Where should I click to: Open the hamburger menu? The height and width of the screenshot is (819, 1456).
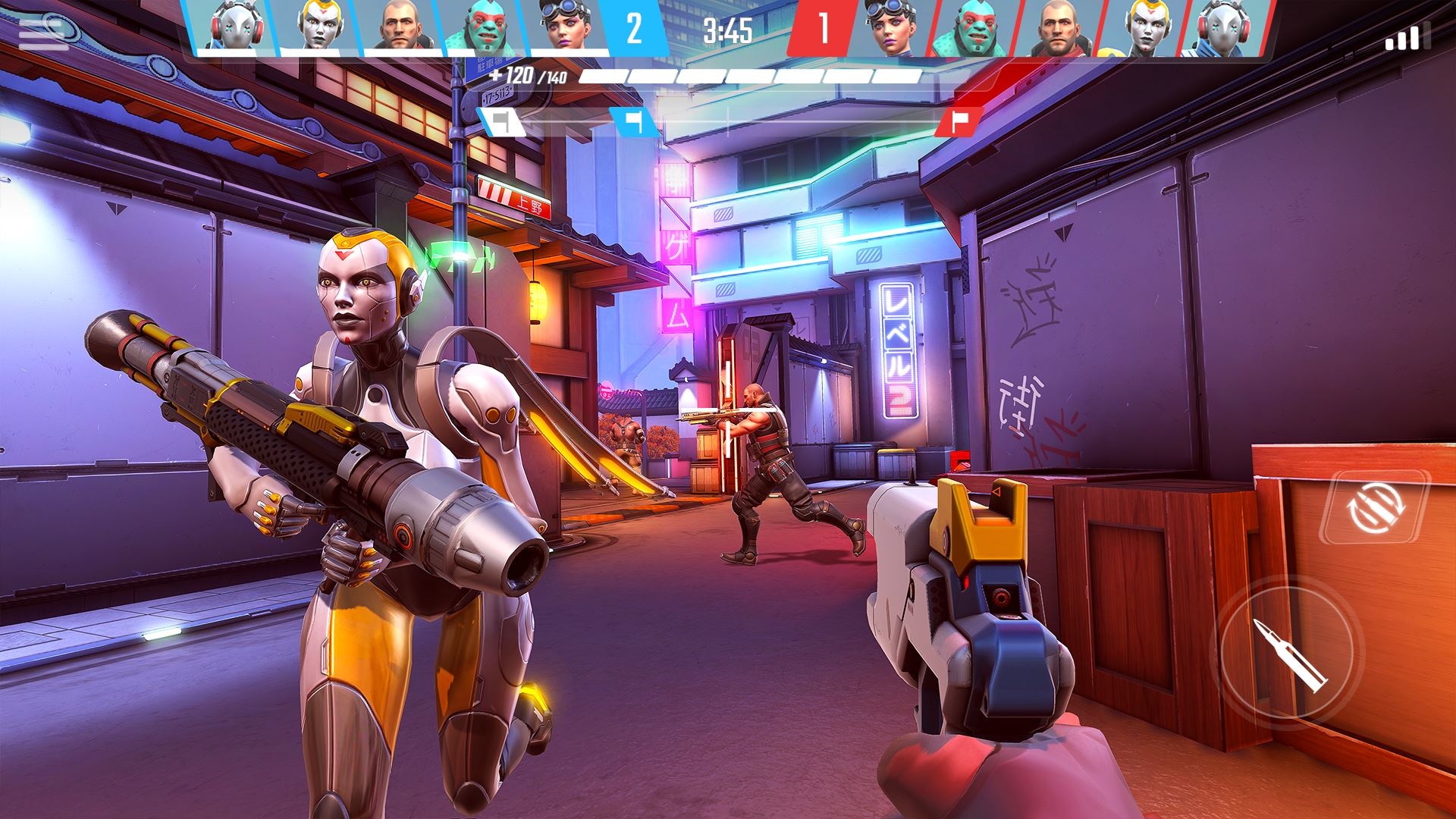[x=42, y=35]
